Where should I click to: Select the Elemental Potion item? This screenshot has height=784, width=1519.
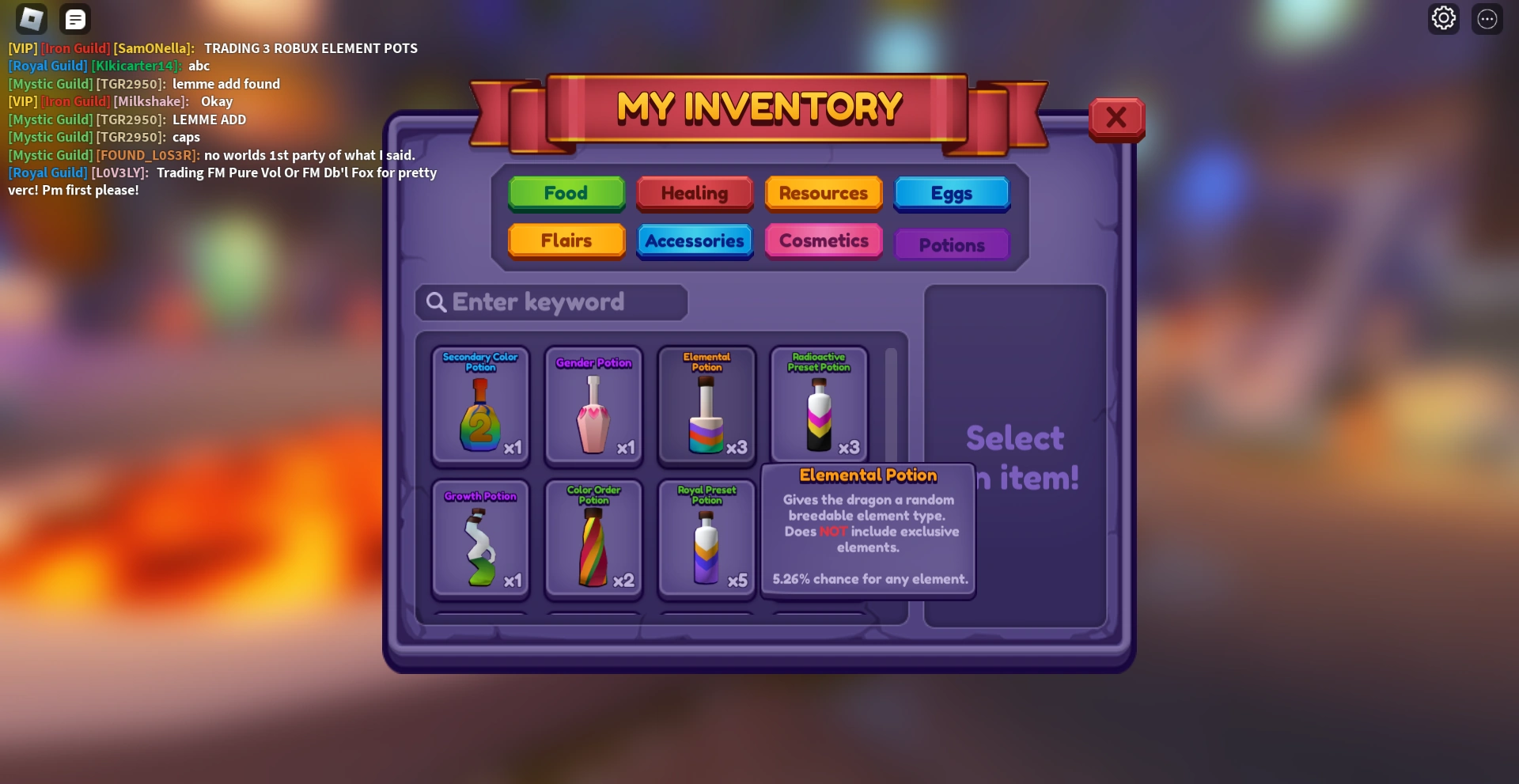coord(705,406)
